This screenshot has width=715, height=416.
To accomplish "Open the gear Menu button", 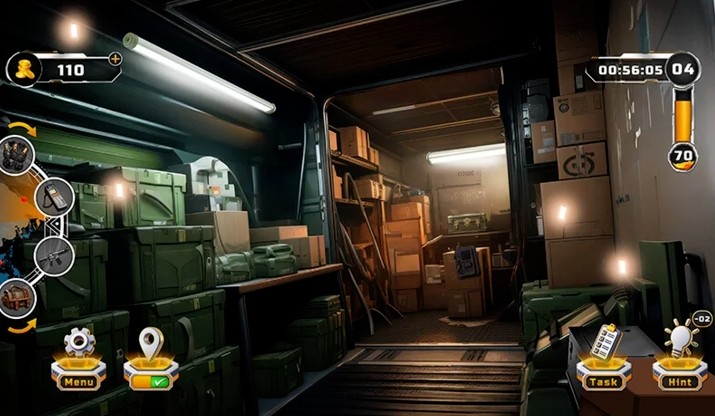I will (x=77, y=356).
